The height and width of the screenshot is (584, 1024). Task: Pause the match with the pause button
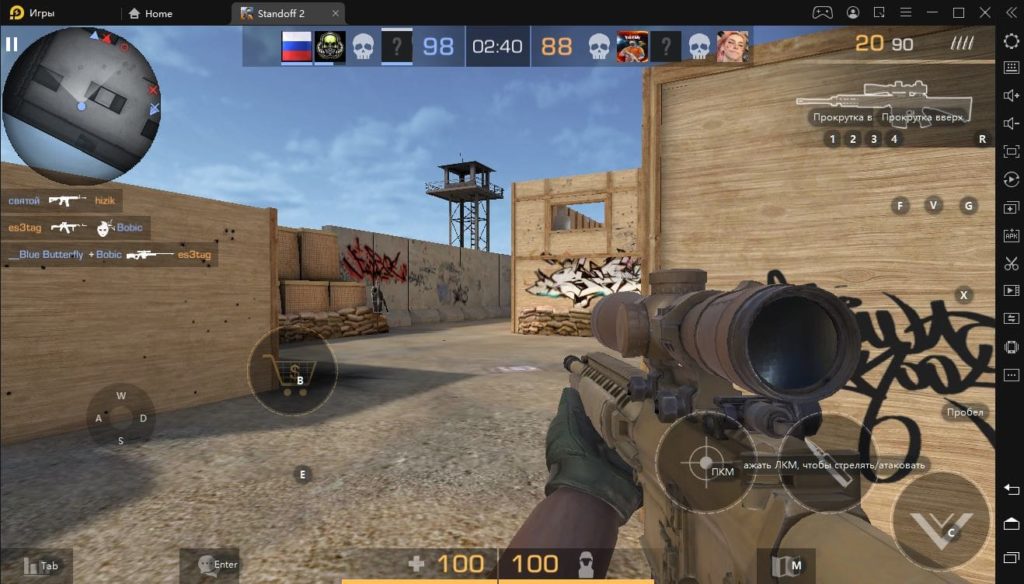[12, 44]
